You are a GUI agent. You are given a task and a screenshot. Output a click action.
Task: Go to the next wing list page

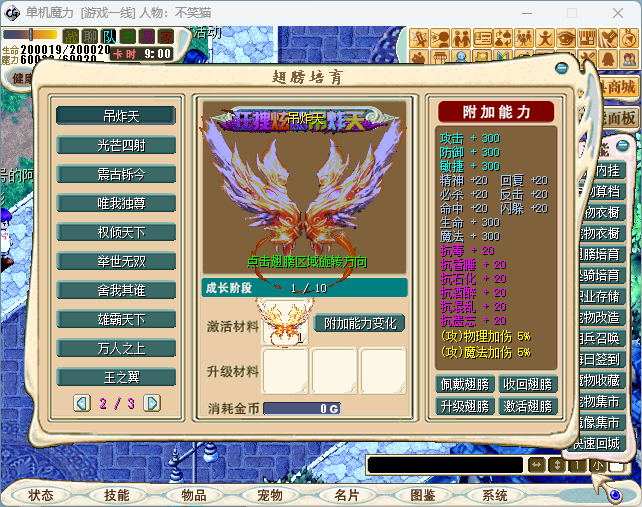[152, 403]
